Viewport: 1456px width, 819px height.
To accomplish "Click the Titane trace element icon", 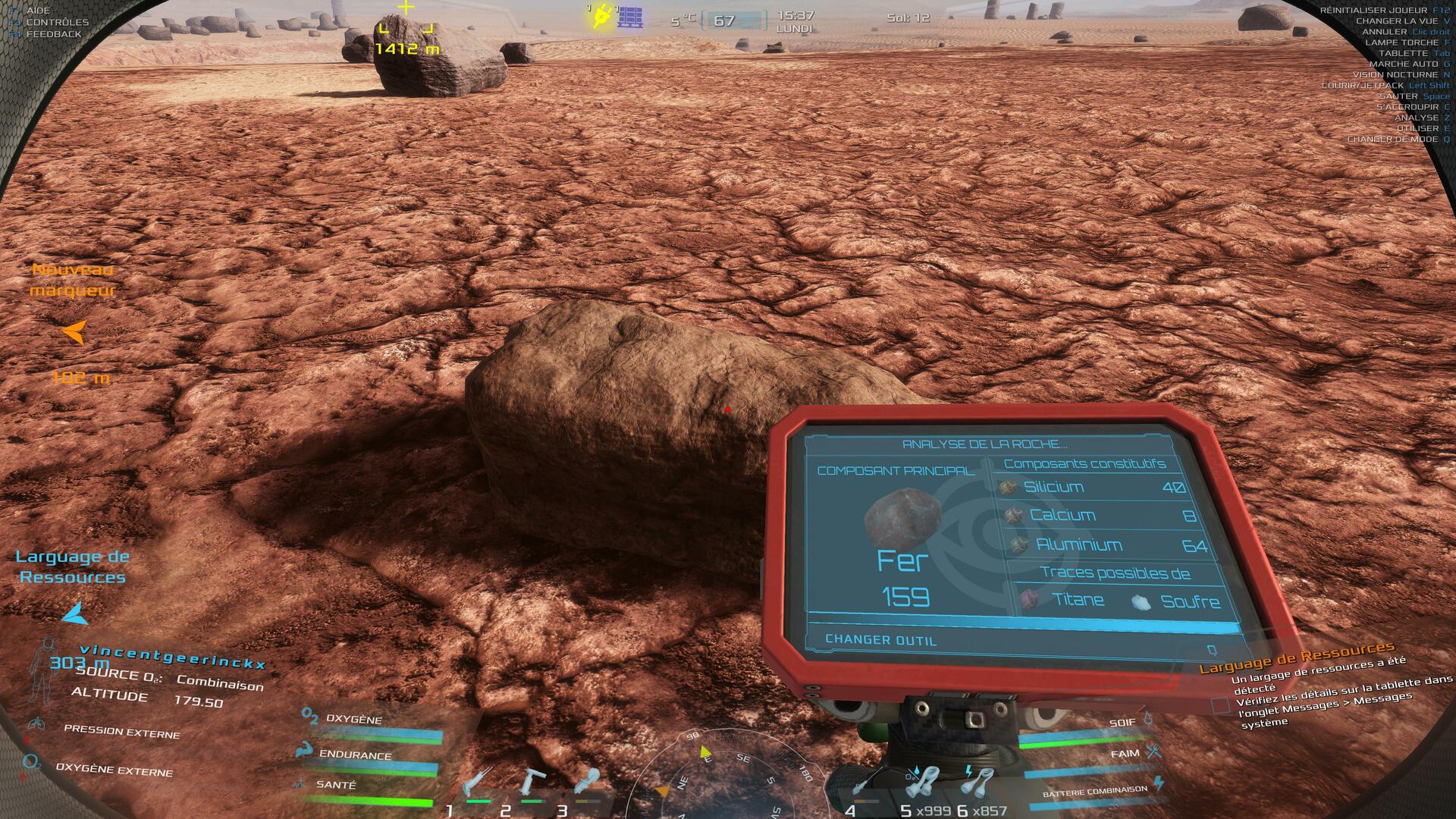I will click(1028, 600).
